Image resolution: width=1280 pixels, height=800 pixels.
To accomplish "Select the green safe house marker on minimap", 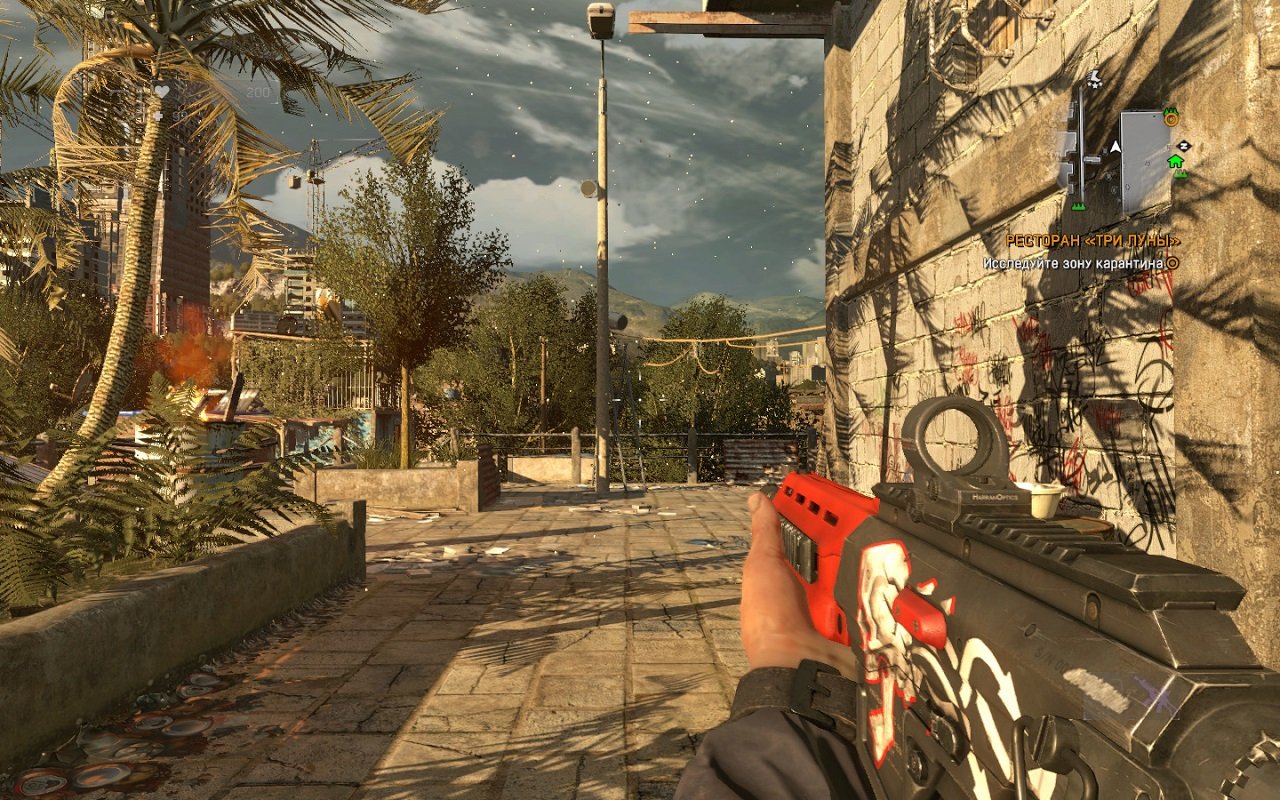I will 1175,161.
